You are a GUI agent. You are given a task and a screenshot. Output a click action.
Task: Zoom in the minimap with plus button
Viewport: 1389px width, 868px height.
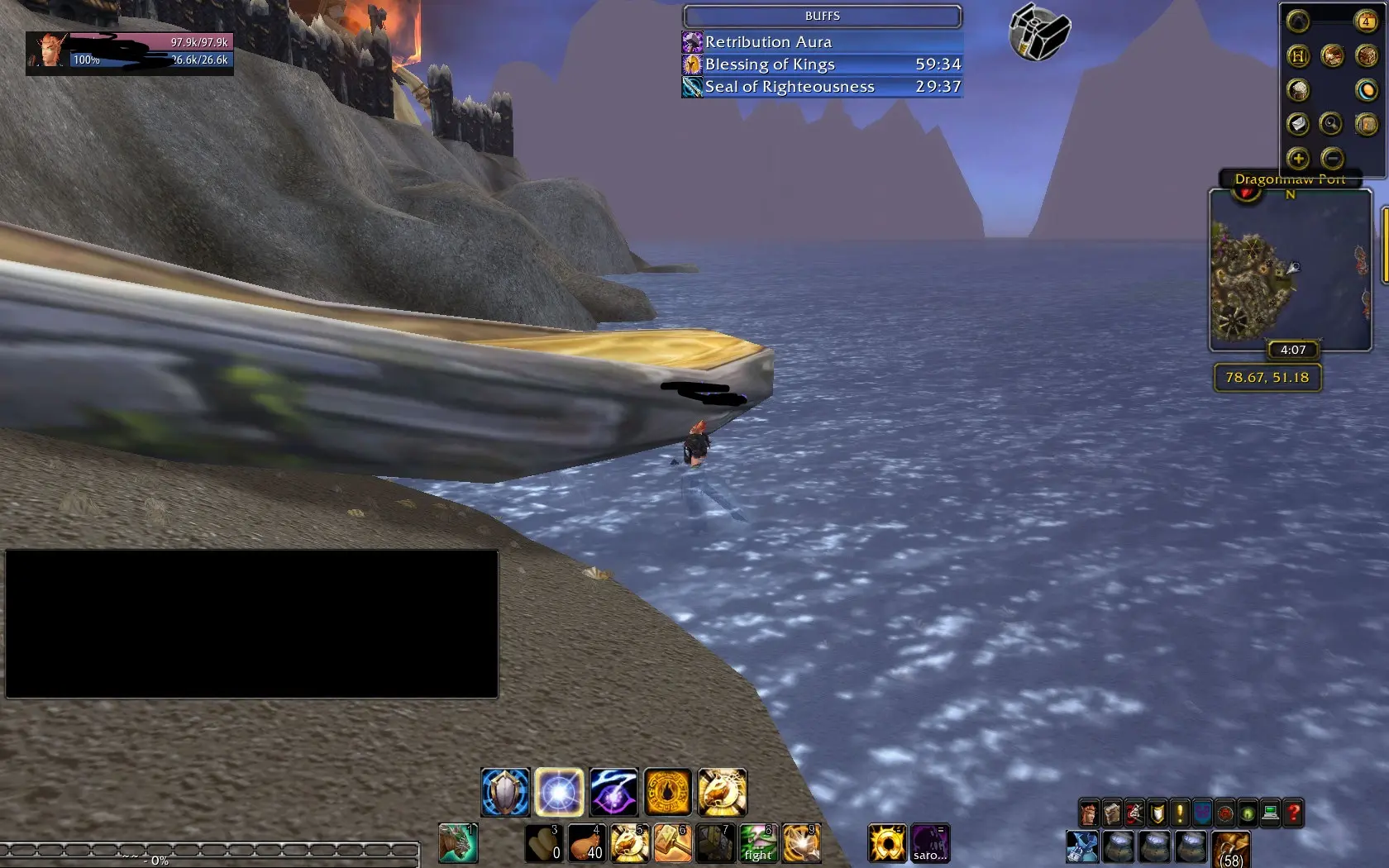tap(1298, 158)
